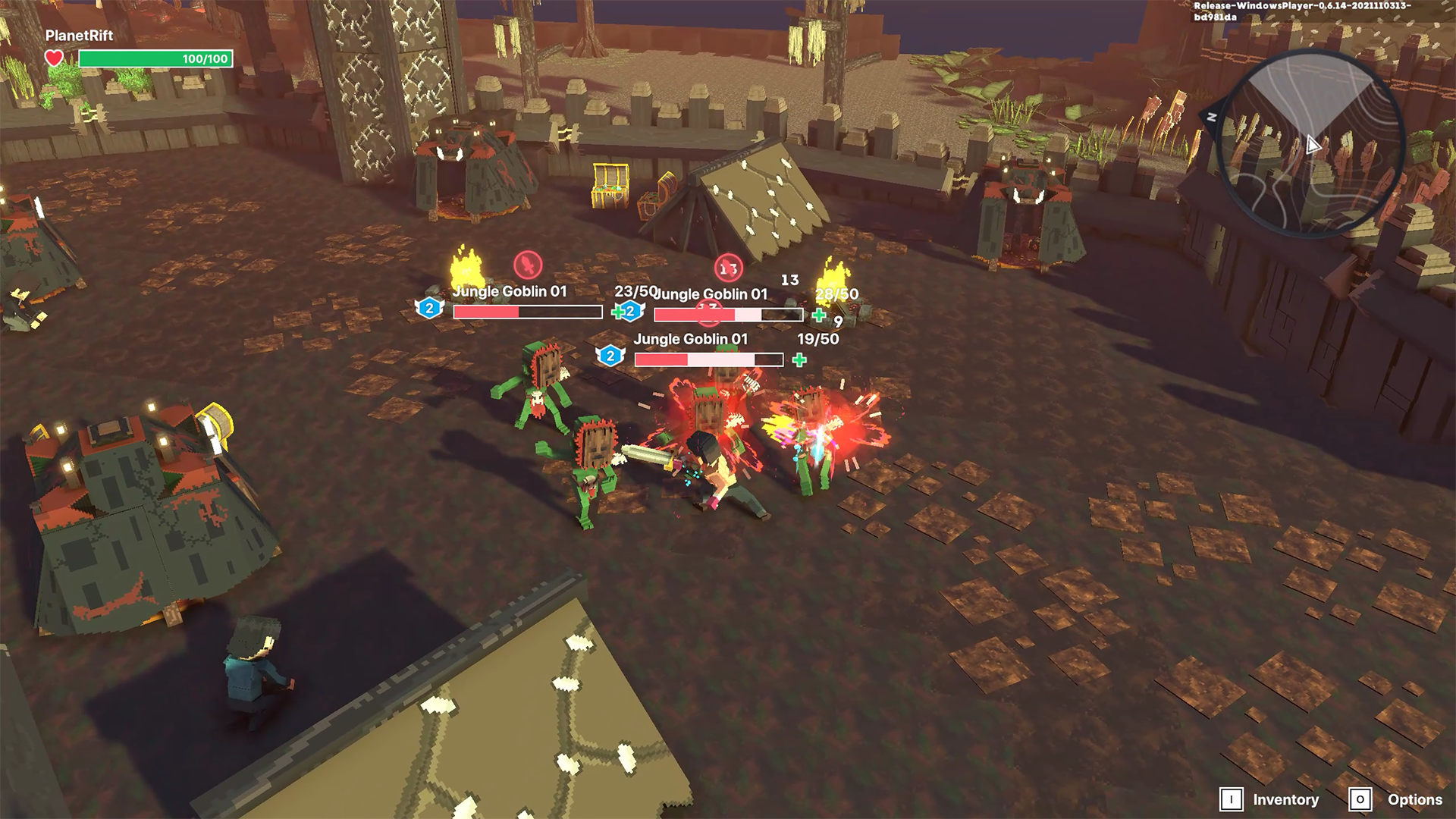The height and width of the screenshot is (819, 1456).
Task: Open the Inventory
Action: [x=1270, y=799]
